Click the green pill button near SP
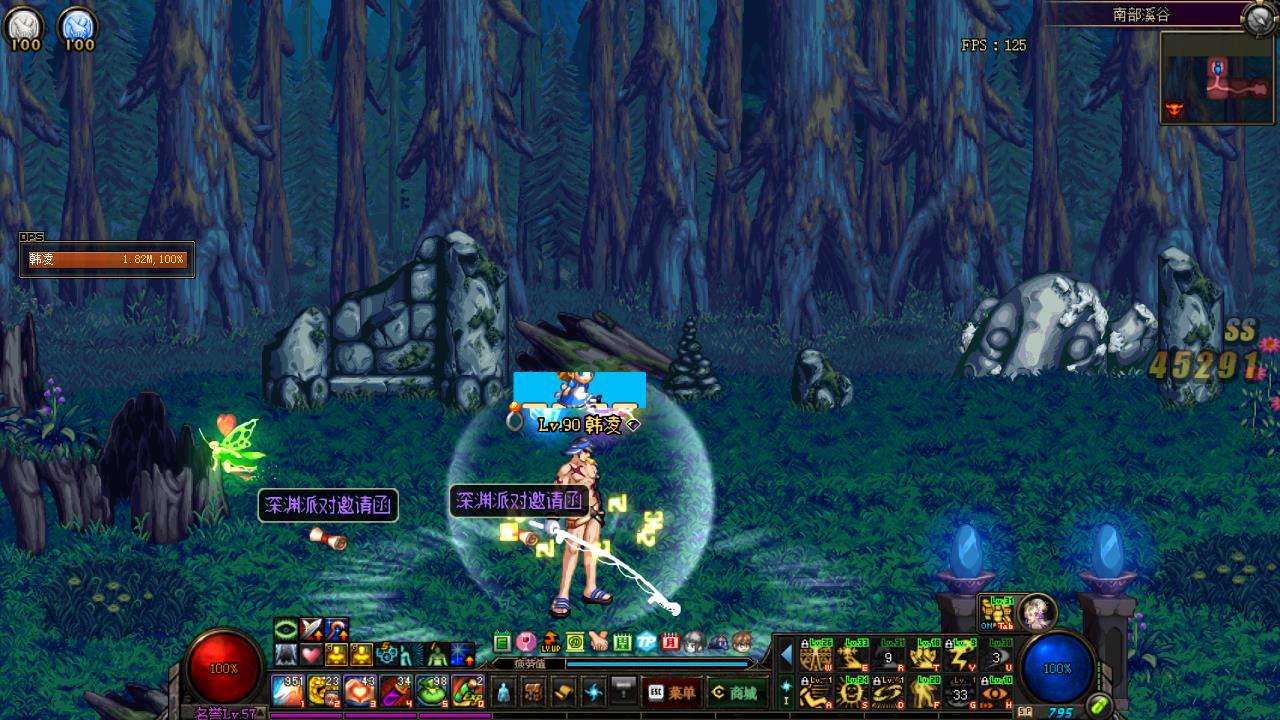This screenshot has height=720, width=1280. (1100, 706)
